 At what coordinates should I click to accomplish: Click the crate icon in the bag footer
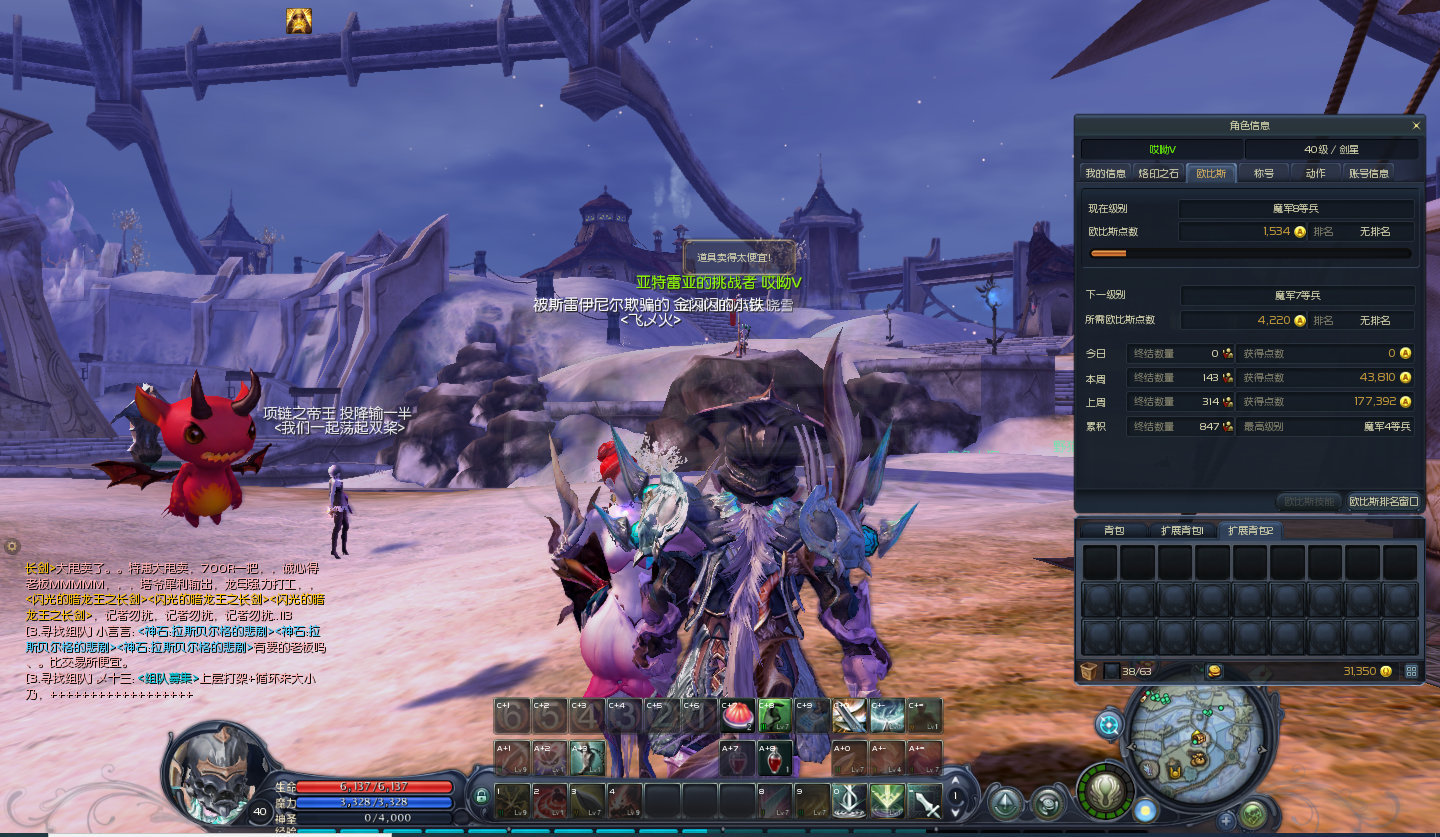tap(1089, 671)
